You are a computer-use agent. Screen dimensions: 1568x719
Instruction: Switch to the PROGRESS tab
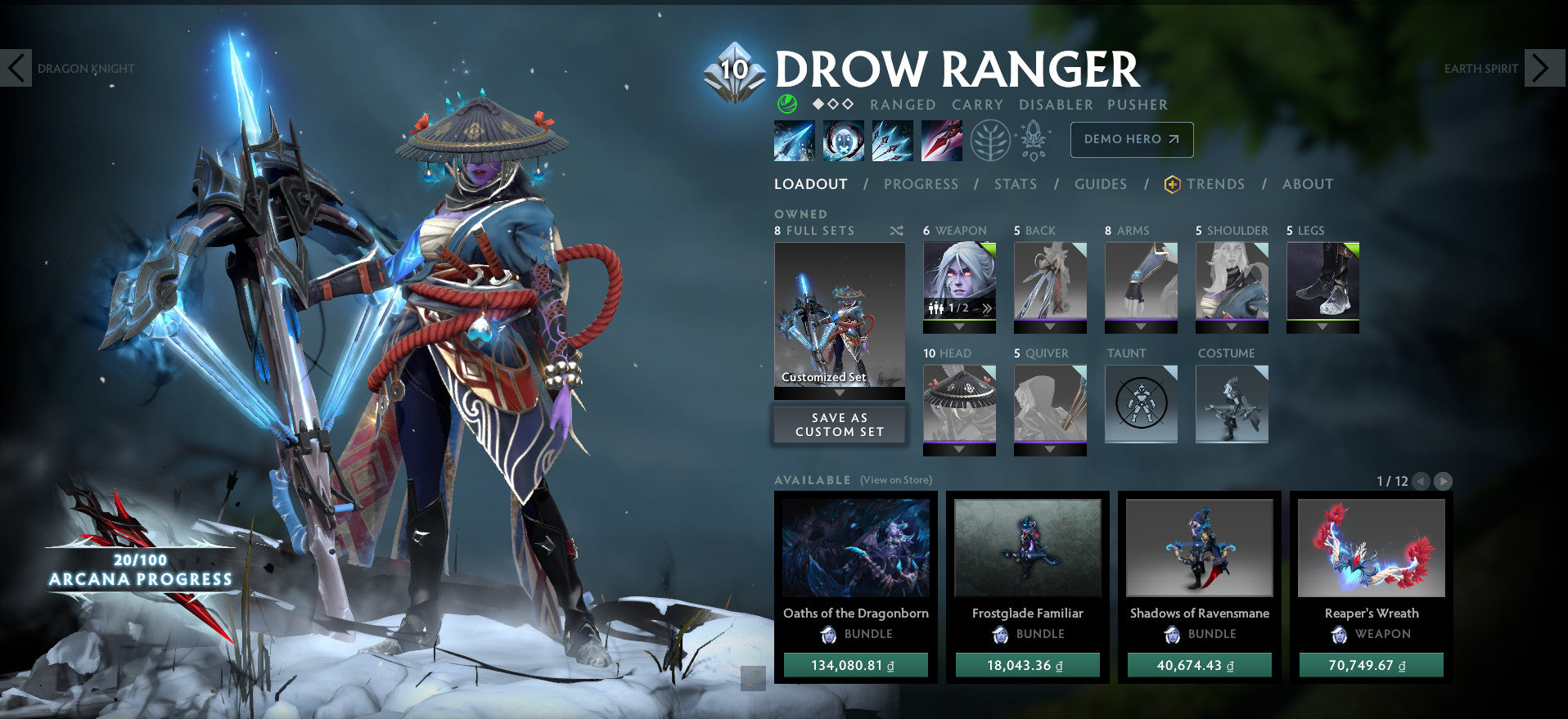pyautogui.click(x=920, y=184)
